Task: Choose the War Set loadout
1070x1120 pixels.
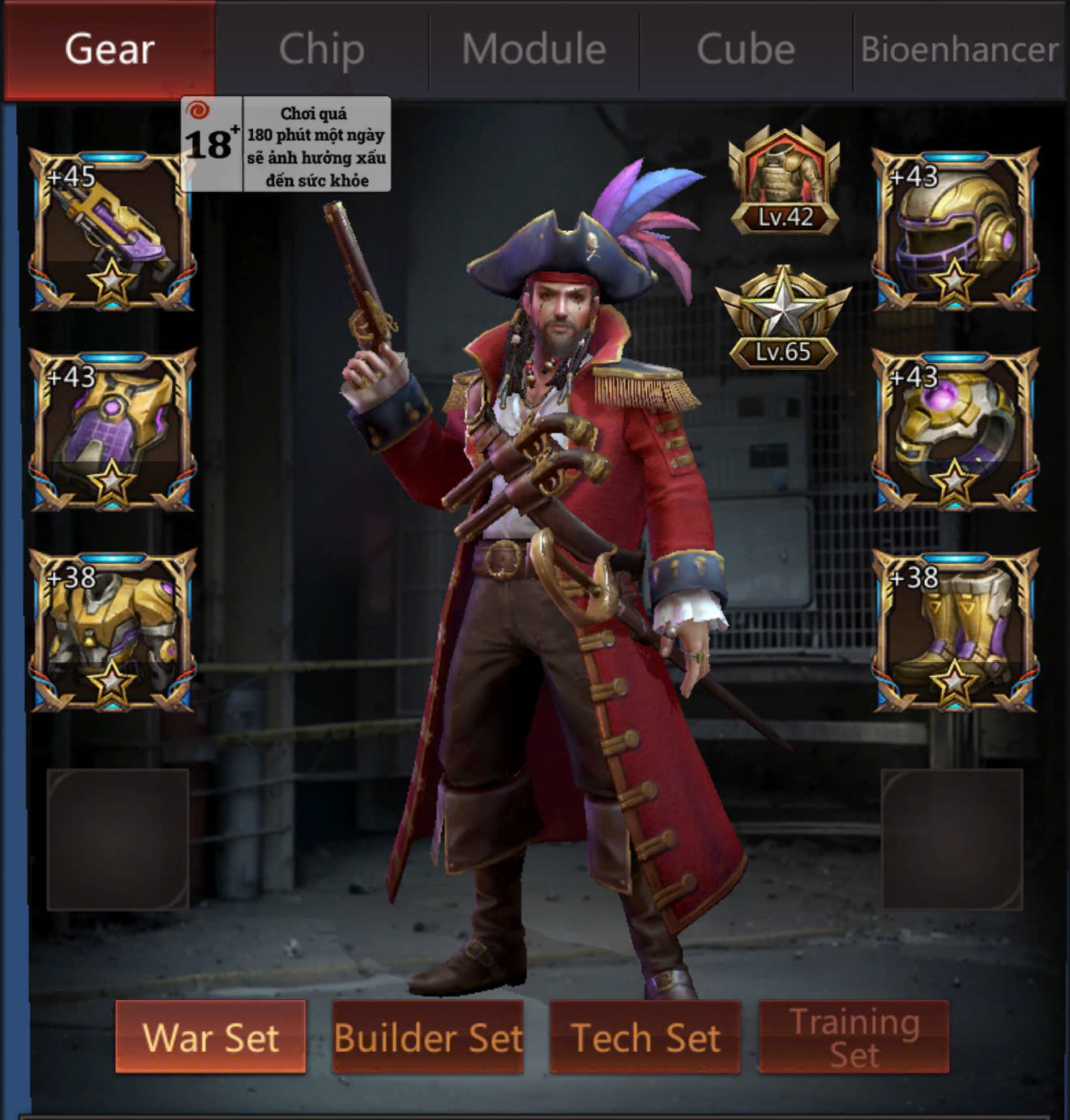Action: click(211, 1037)
